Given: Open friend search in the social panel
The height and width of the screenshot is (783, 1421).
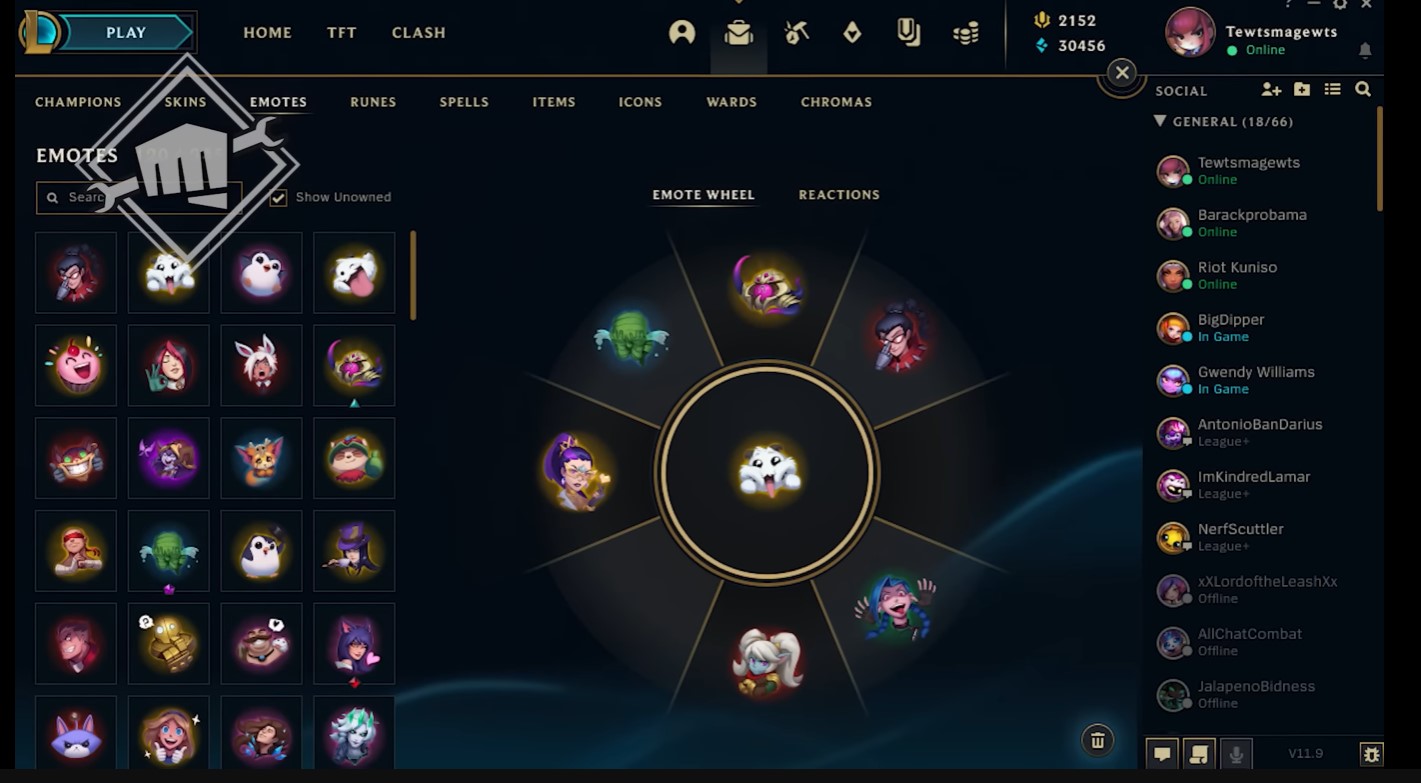Looking at the screenshot, I should coord(1363,89).
